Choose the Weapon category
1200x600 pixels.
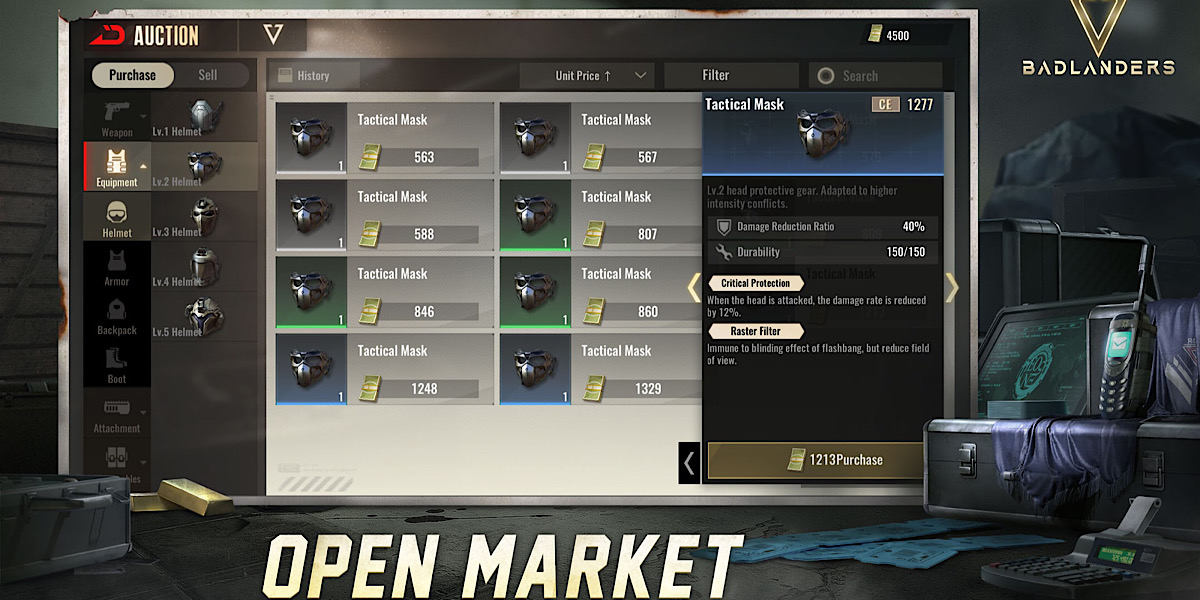[117, 117]
